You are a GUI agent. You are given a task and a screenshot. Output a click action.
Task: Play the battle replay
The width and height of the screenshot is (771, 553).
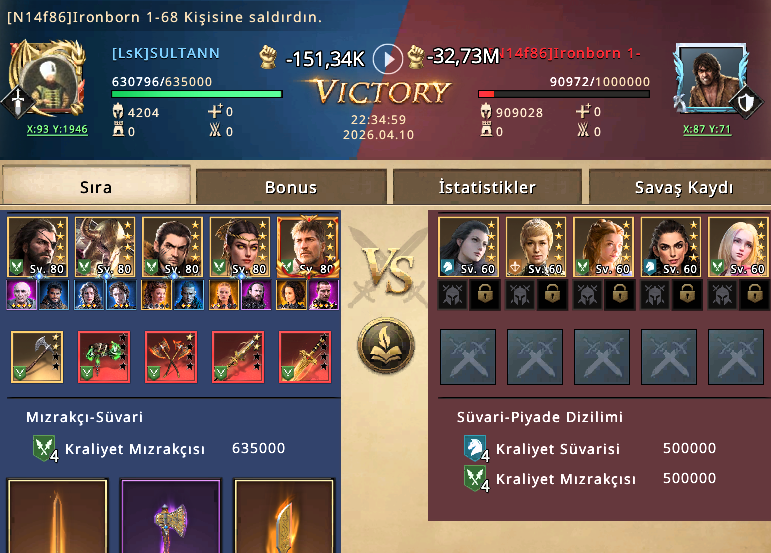388,59
